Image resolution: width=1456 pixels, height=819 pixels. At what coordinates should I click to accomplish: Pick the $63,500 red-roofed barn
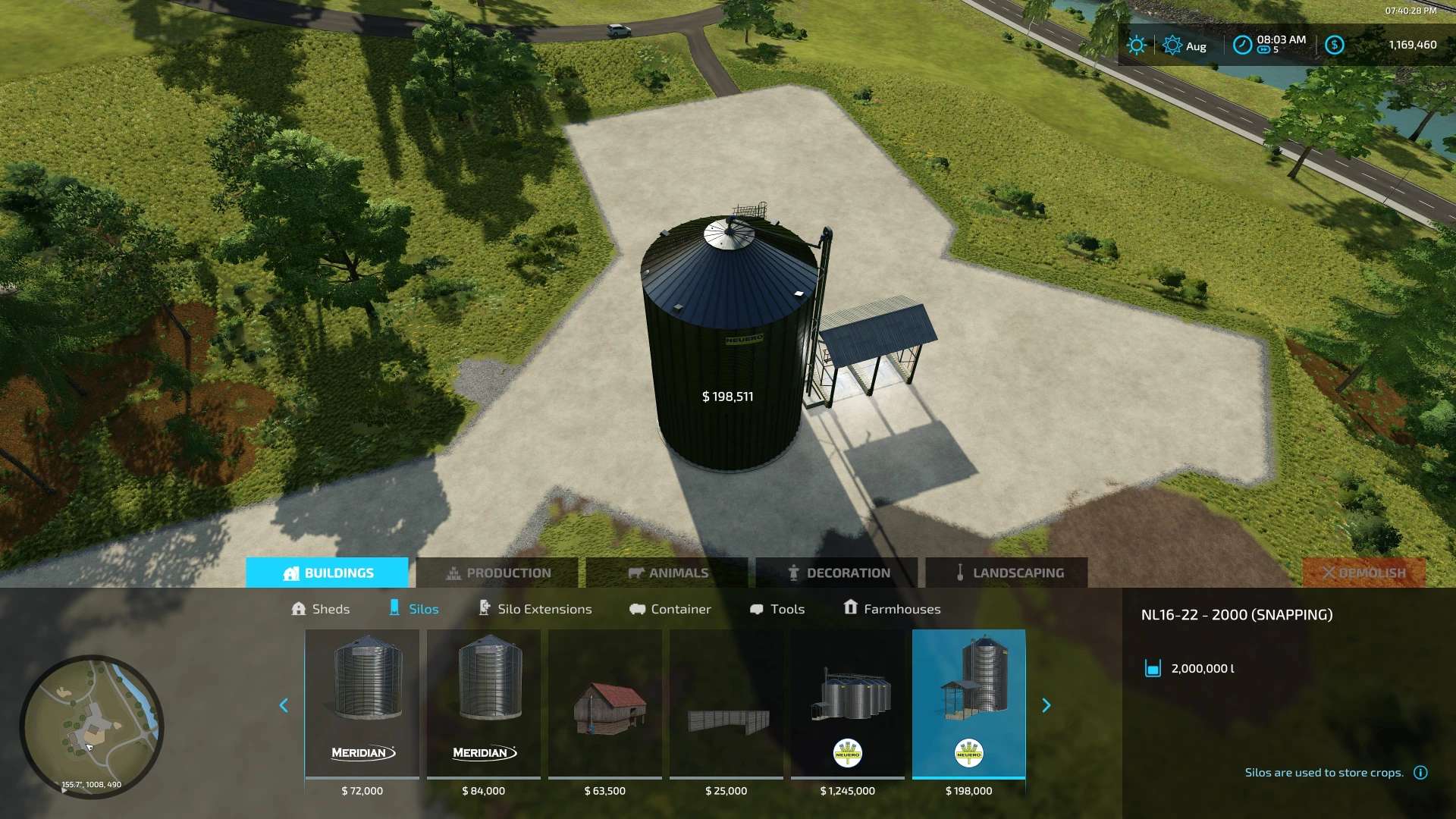pos(605,704)
